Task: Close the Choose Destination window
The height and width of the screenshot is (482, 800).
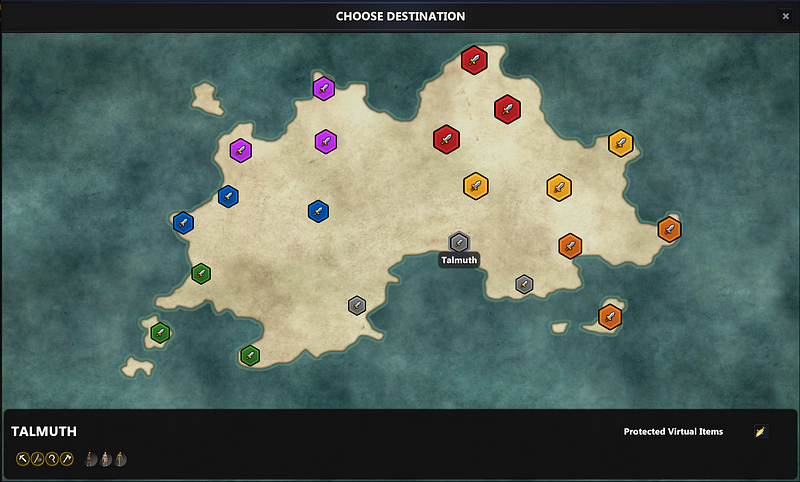Action: (x=785, y=16)
